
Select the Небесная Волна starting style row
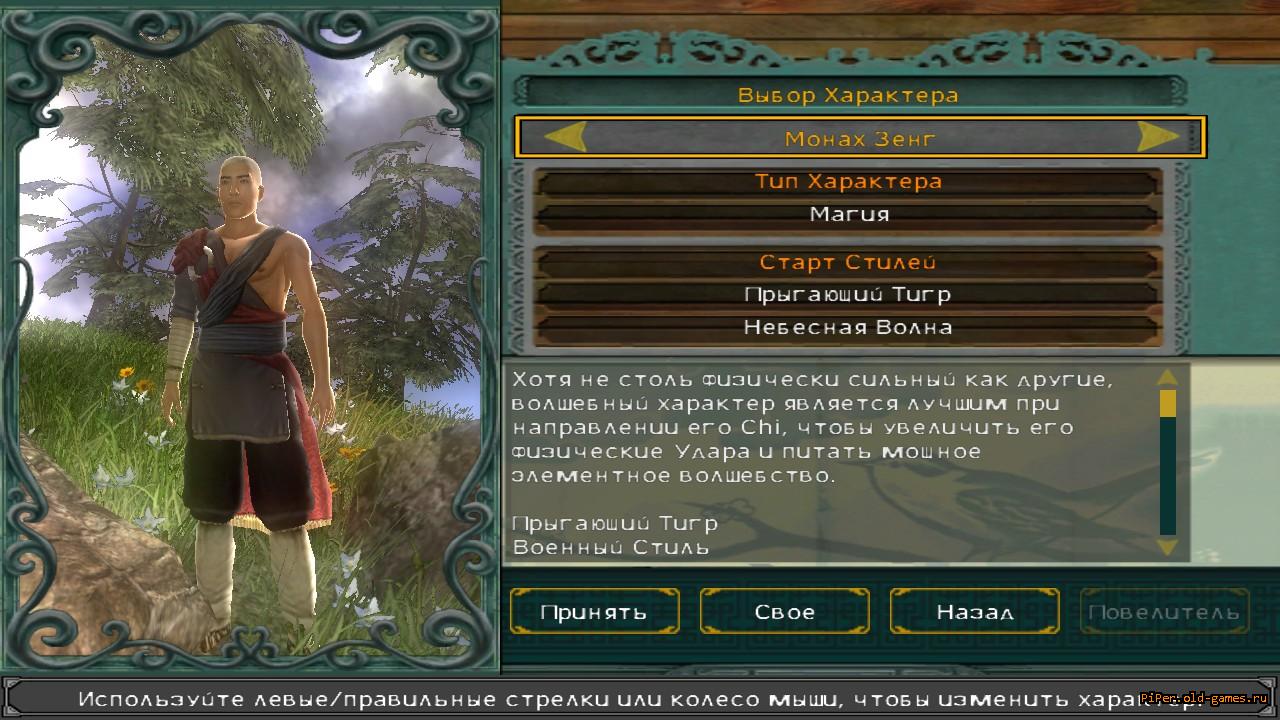tap(848, 327)
